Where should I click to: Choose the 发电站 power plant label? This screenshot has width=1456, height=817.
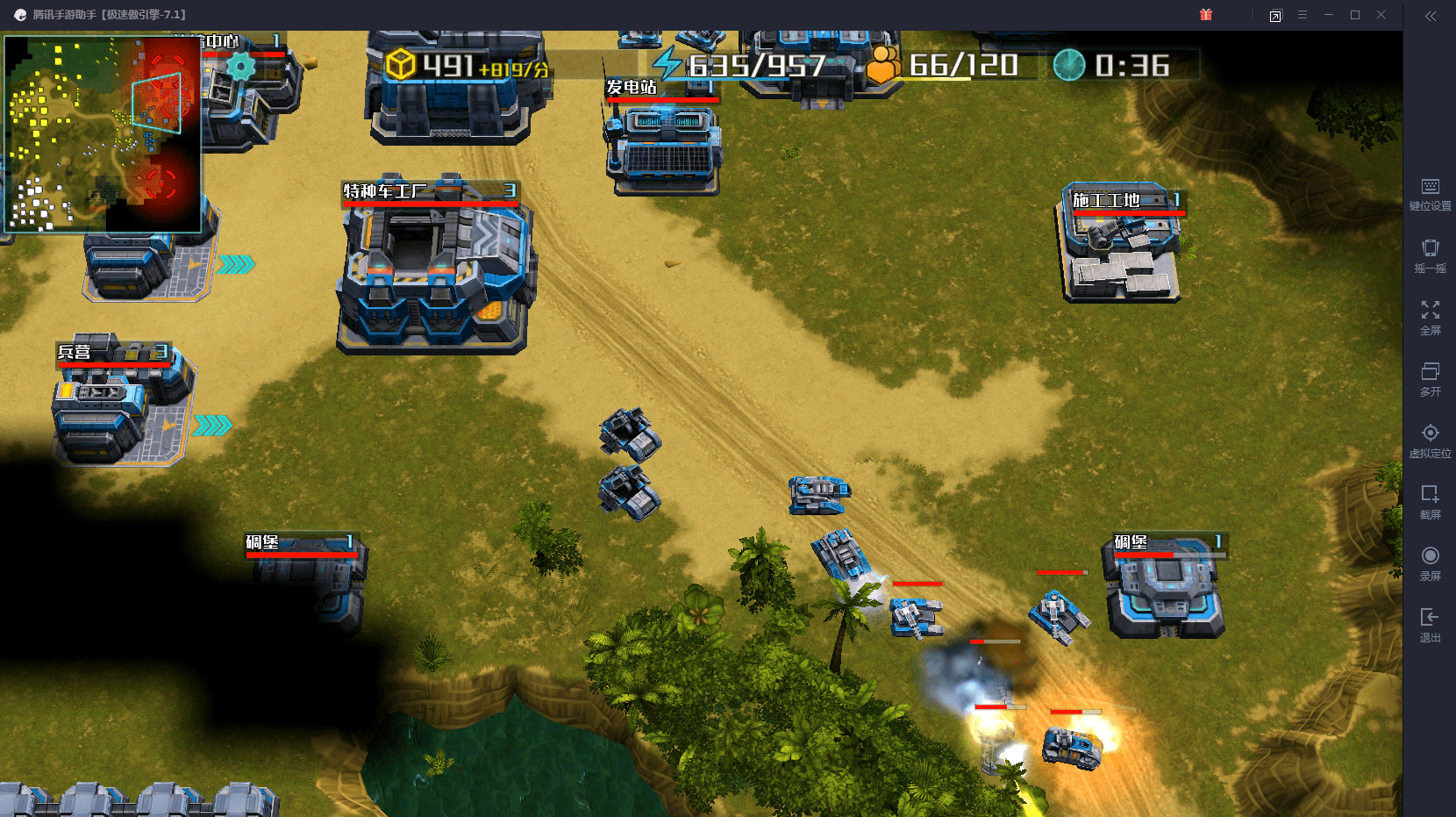632,87
